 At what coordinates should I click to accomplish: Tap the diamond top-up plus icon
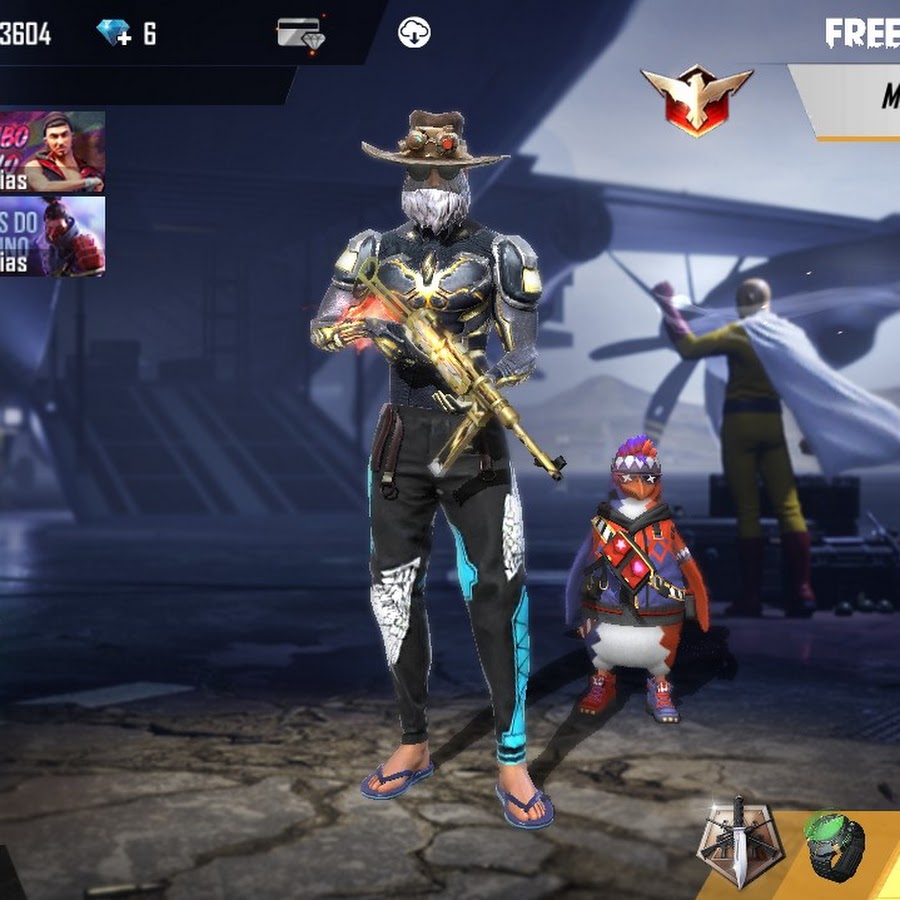114,33
